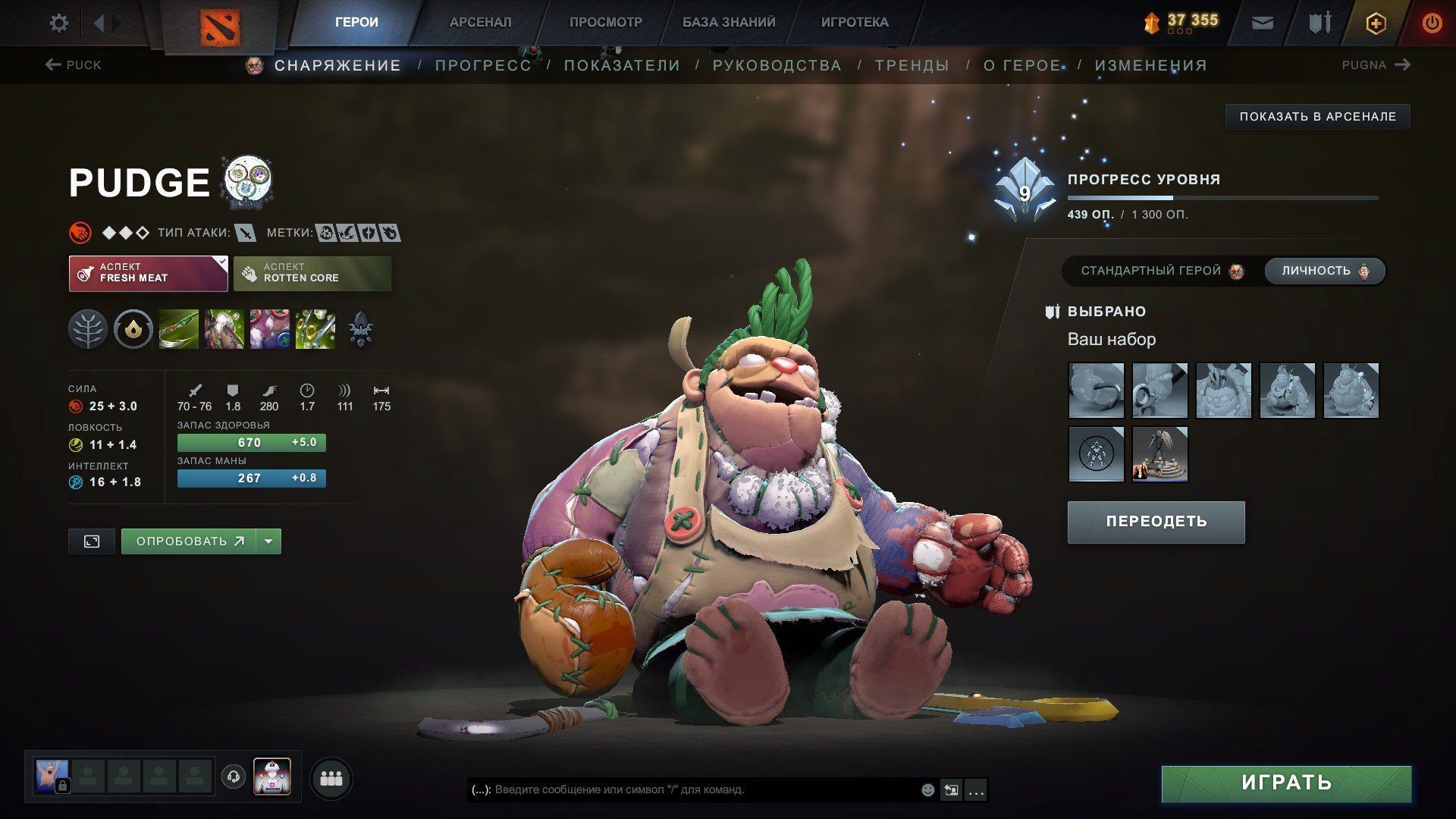This screenshot has height=819, width=1456.
Task: Switch to the Арсенал tab
Action: [480, 23]
